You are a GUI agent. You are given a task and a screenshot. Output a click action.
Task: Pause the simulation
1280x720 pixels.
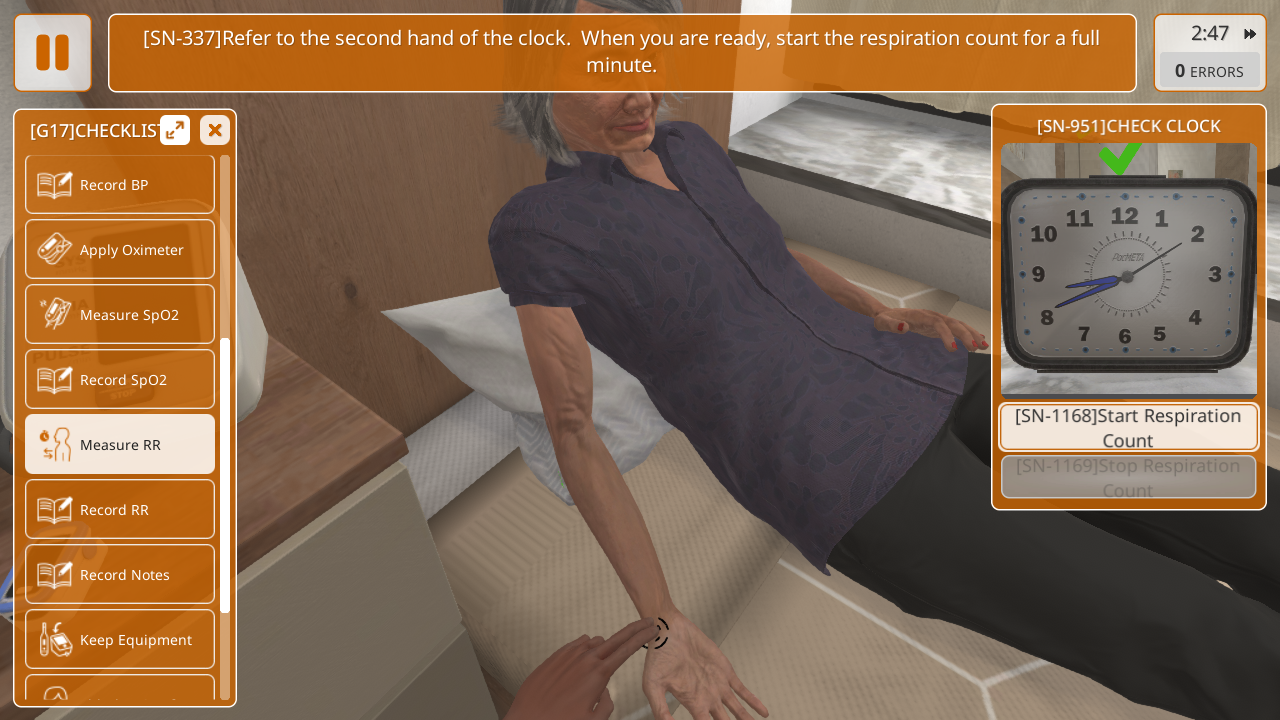[x=53, y=53]
